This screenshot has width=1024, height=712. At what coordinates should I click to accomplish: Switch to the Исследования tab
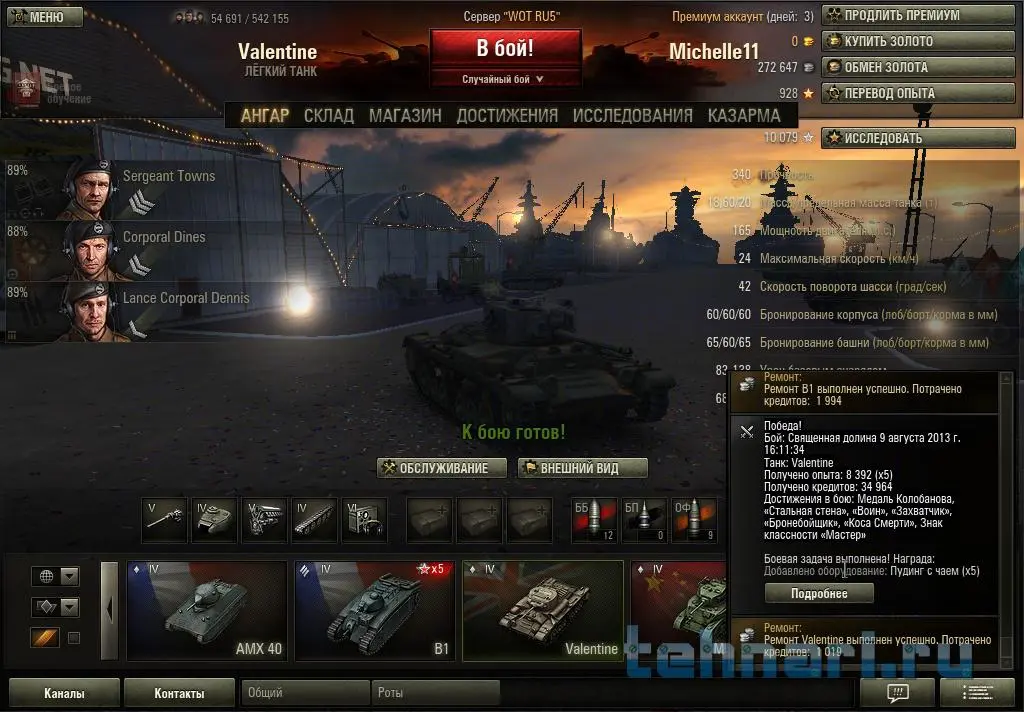[632, 116]
